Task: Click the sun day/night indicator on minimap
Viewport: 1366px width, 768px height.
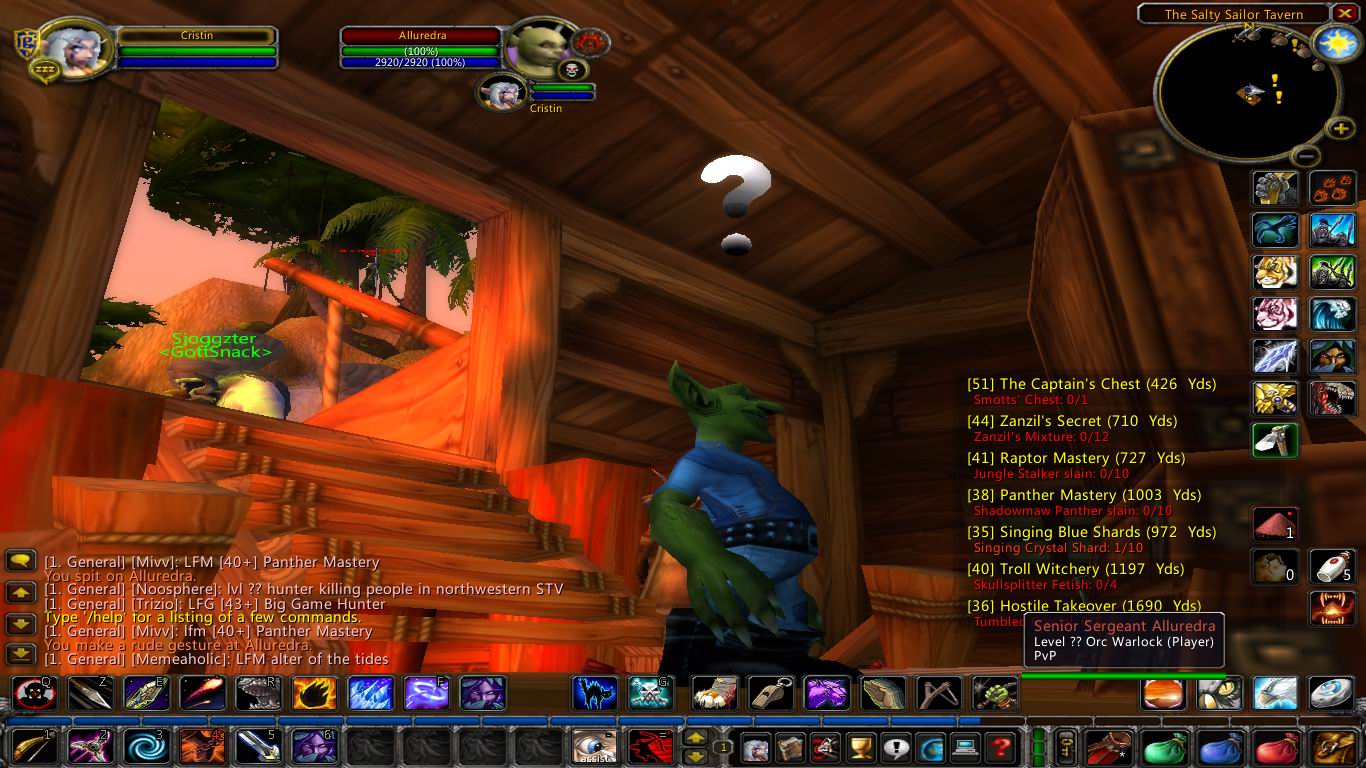Action: 1338,42
